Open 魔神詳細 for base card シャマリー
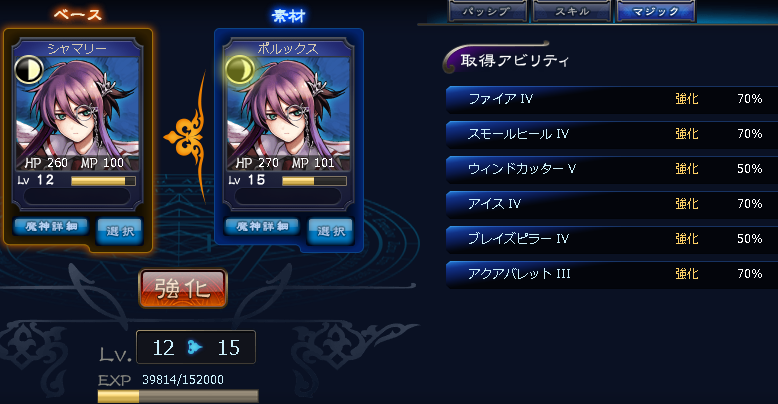Screen dimensions: 778x404 pyautogui.click(x=51, y=227)
